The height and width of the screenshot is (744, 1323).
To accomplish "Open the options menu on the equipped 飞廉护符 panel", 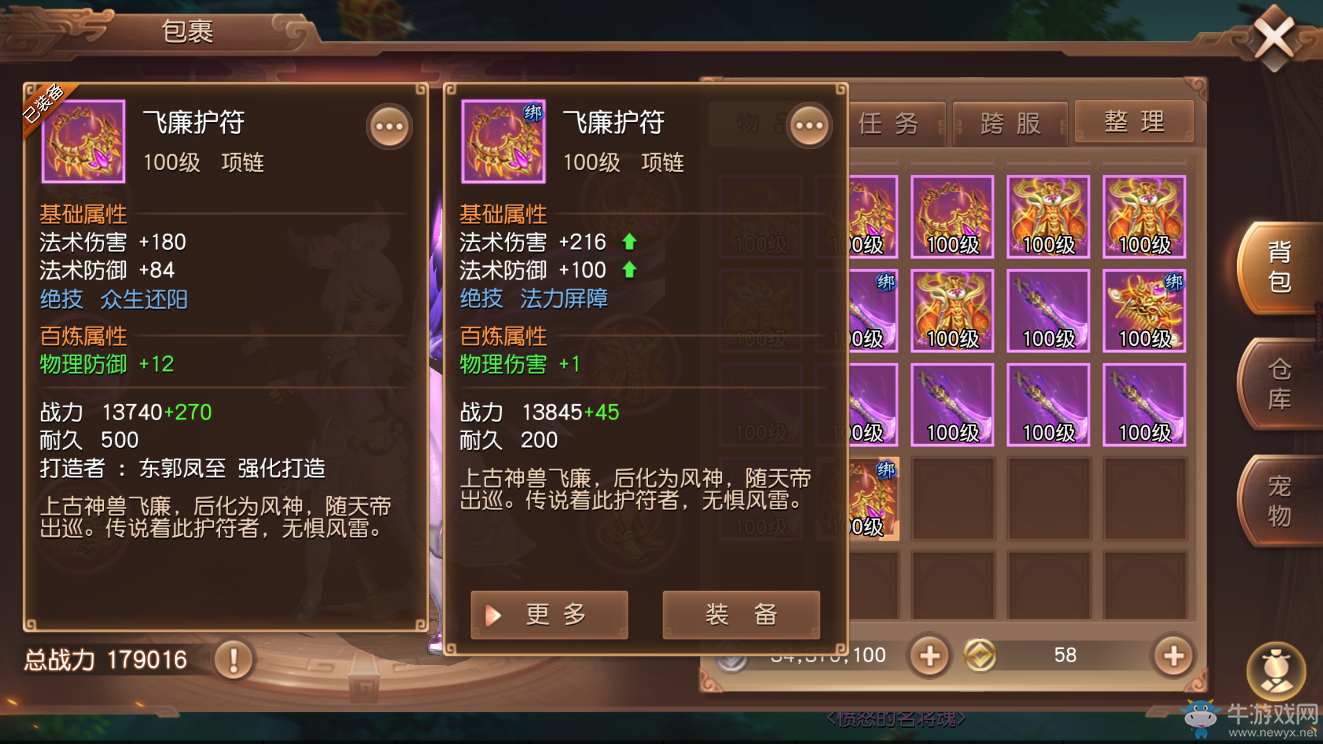I will pyautogui.click(x=389, y=127).
